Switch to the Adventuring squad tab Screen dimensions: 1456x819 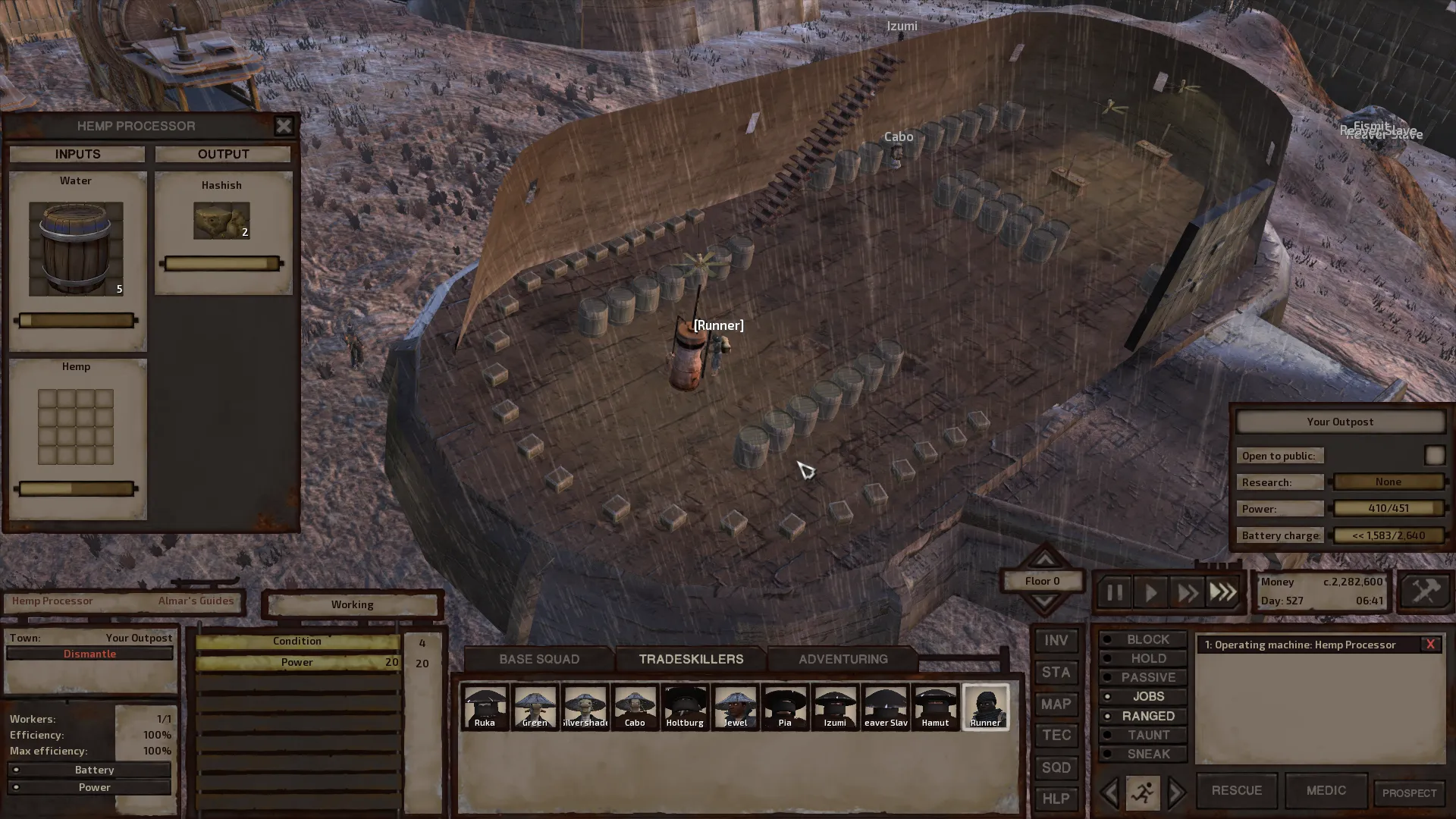tap(843, 659)
